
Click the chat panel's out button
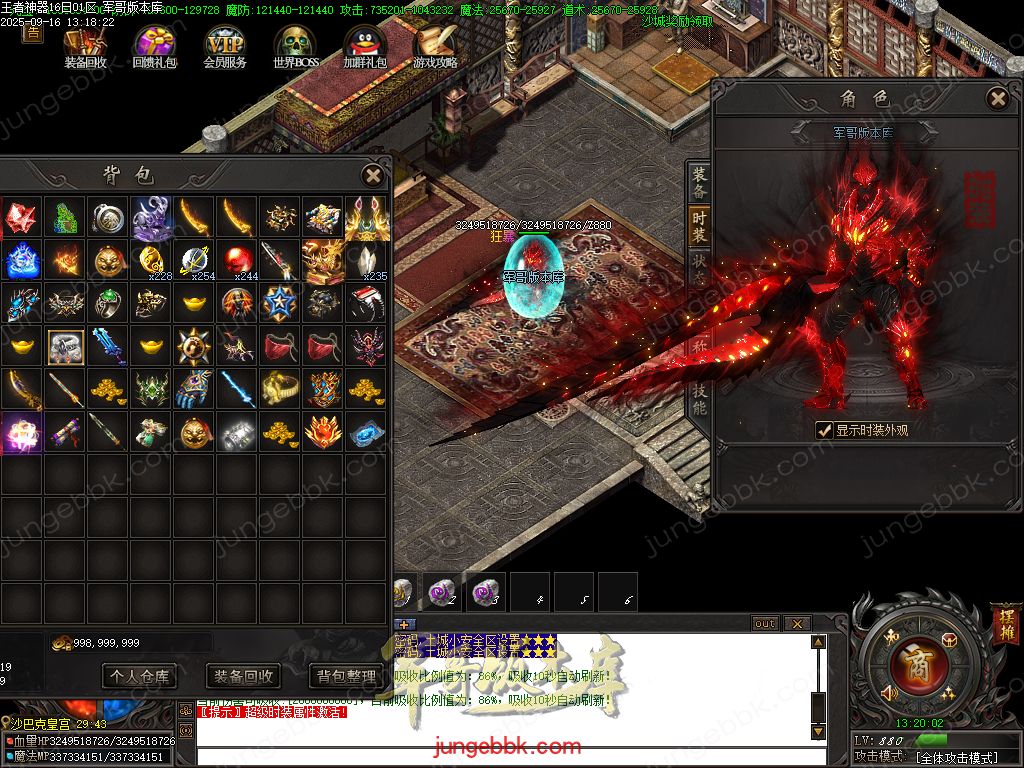tap(765, 624)
